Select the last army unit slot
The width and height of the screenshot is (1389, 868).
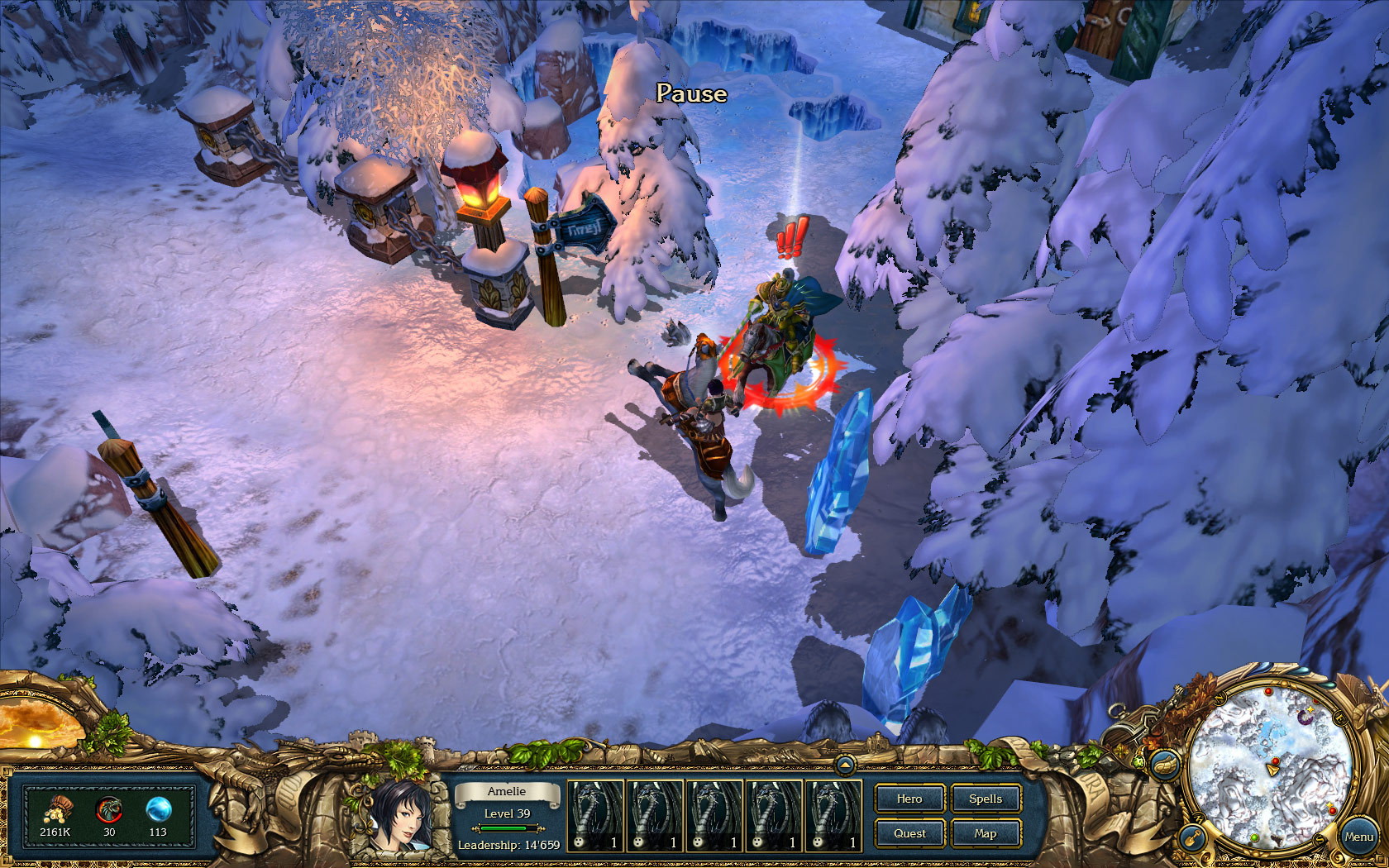click(832, 814)
